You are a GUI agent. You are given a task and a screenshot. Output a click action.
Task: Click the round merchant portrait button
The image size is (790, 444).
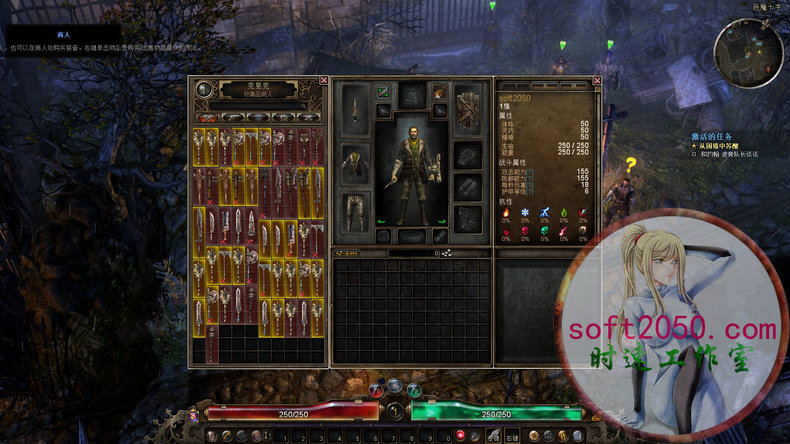pyautogui.click(x=204, y=89)
